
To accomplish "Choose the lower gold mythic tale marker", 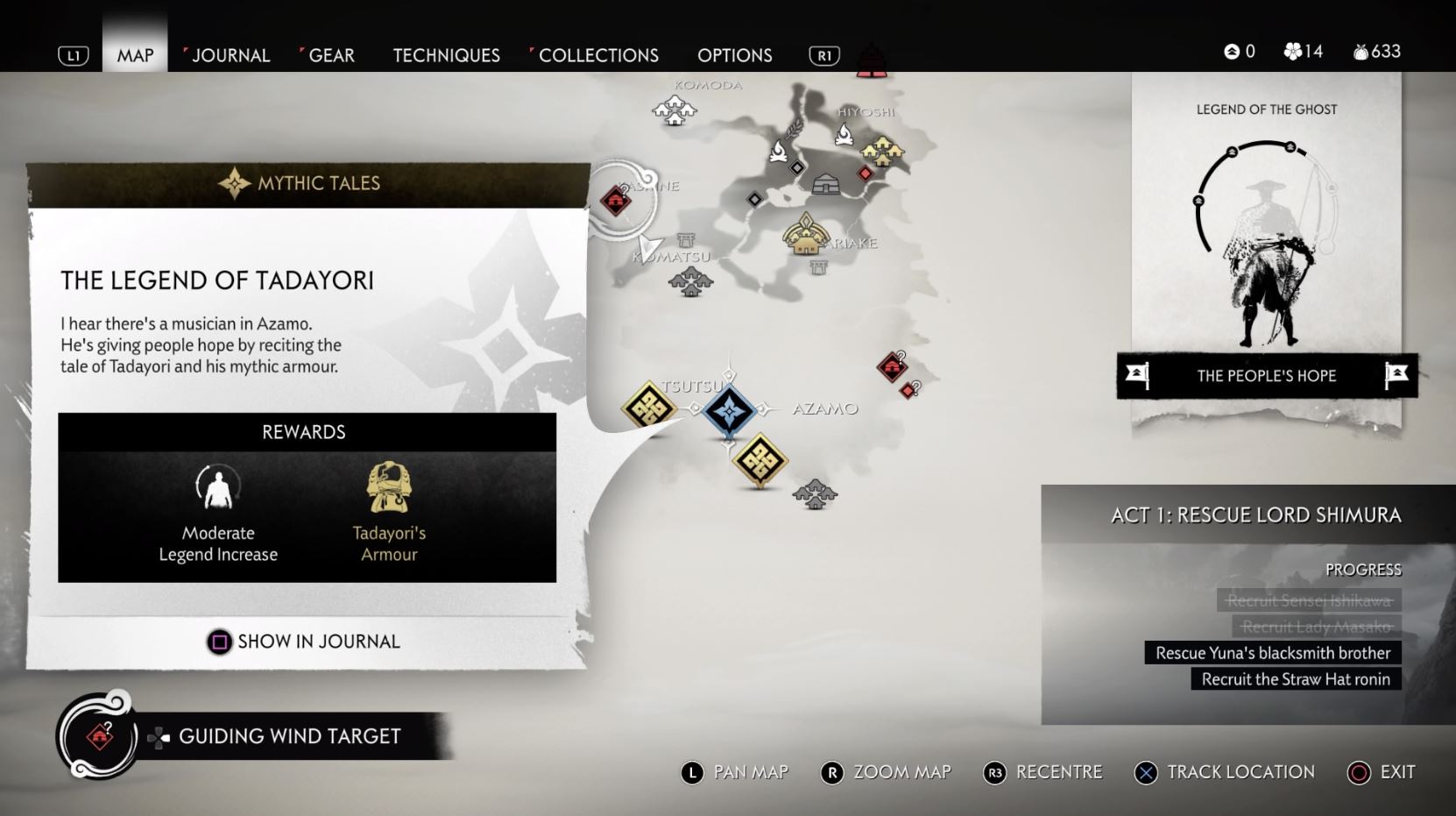I will click(x=760, y=459).
